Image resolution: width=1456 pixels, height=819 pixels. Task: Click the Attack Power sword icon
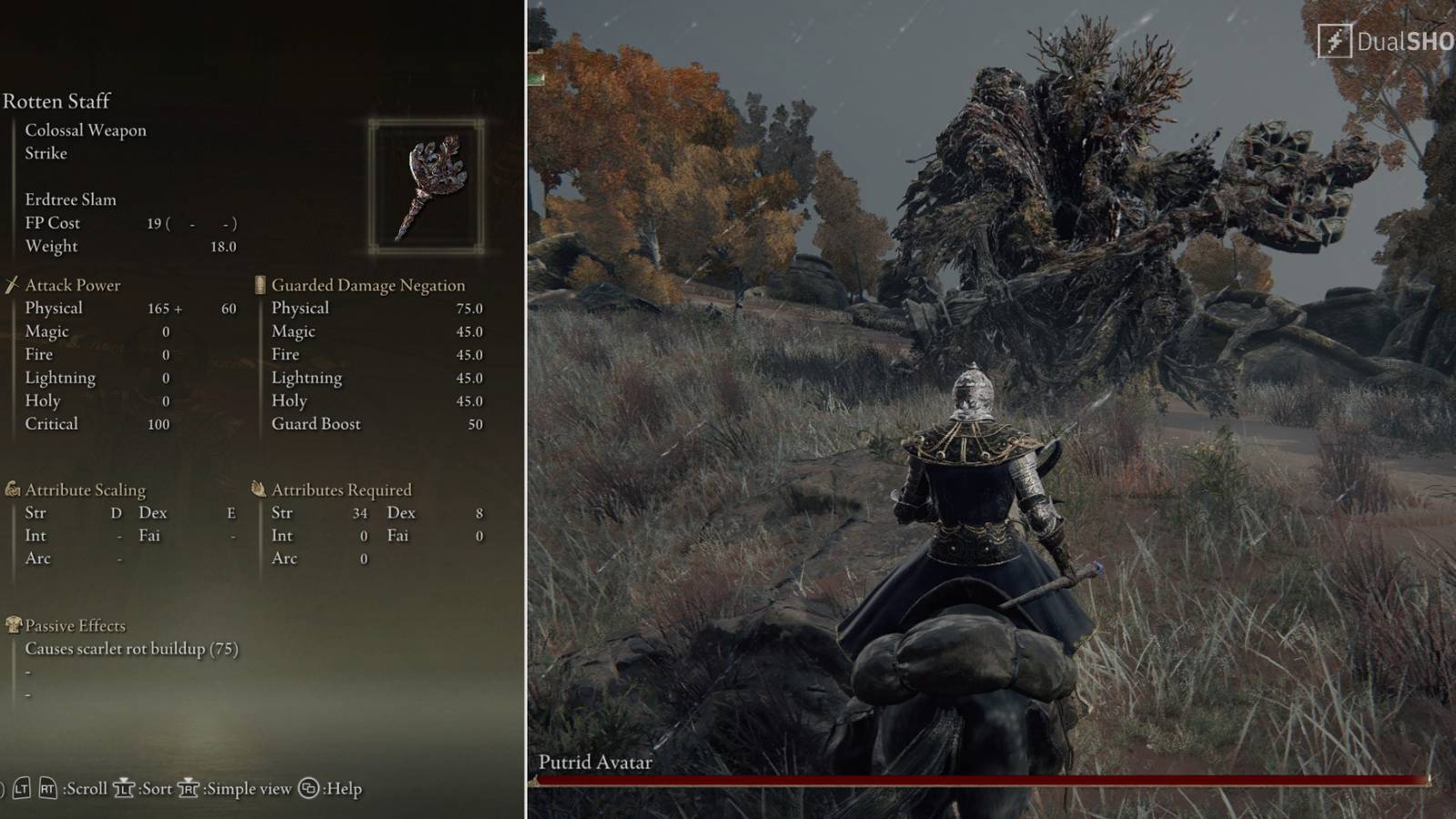click(12, 284)
